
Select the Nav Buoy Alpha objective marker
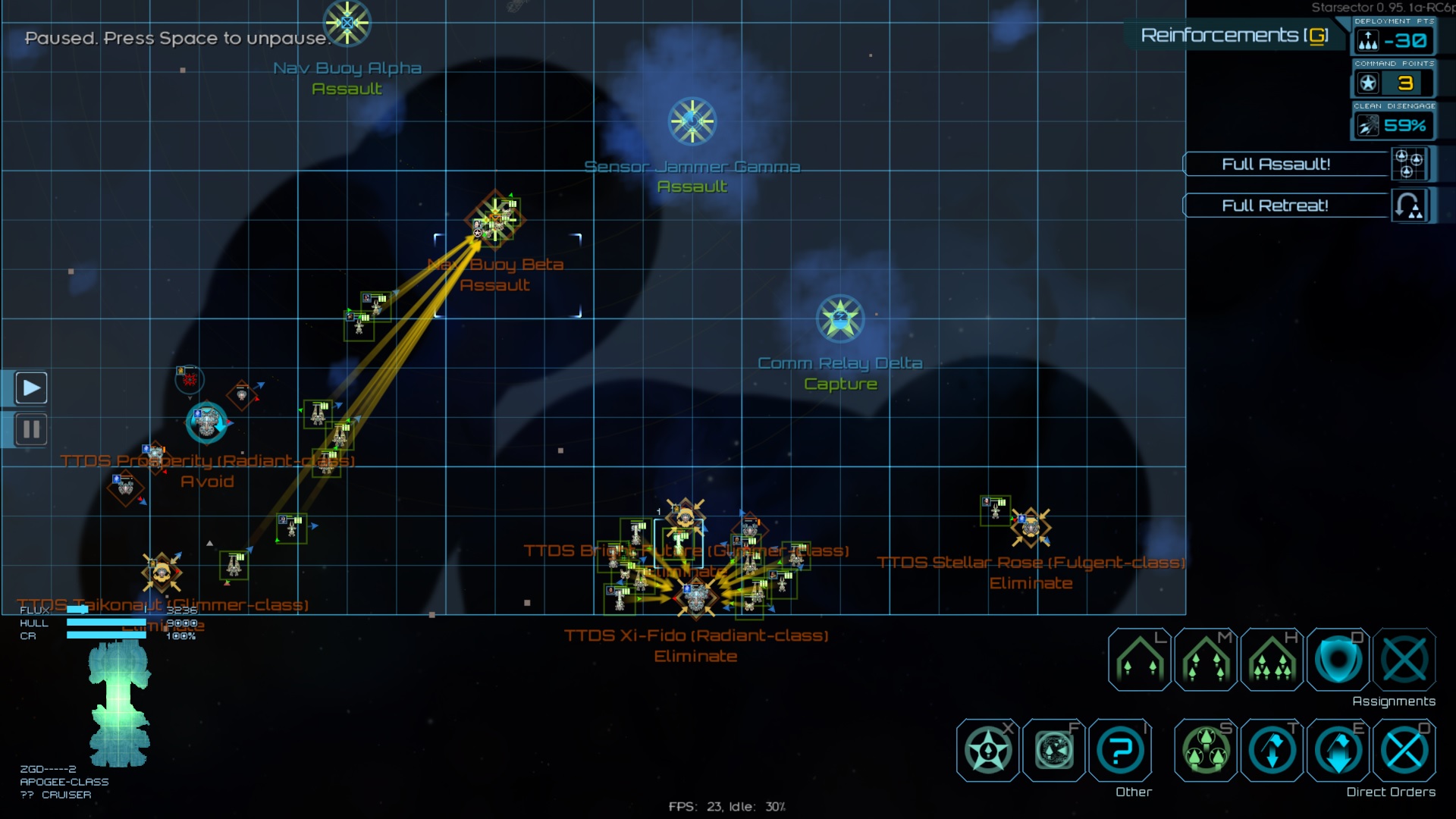tap(347, 23)
